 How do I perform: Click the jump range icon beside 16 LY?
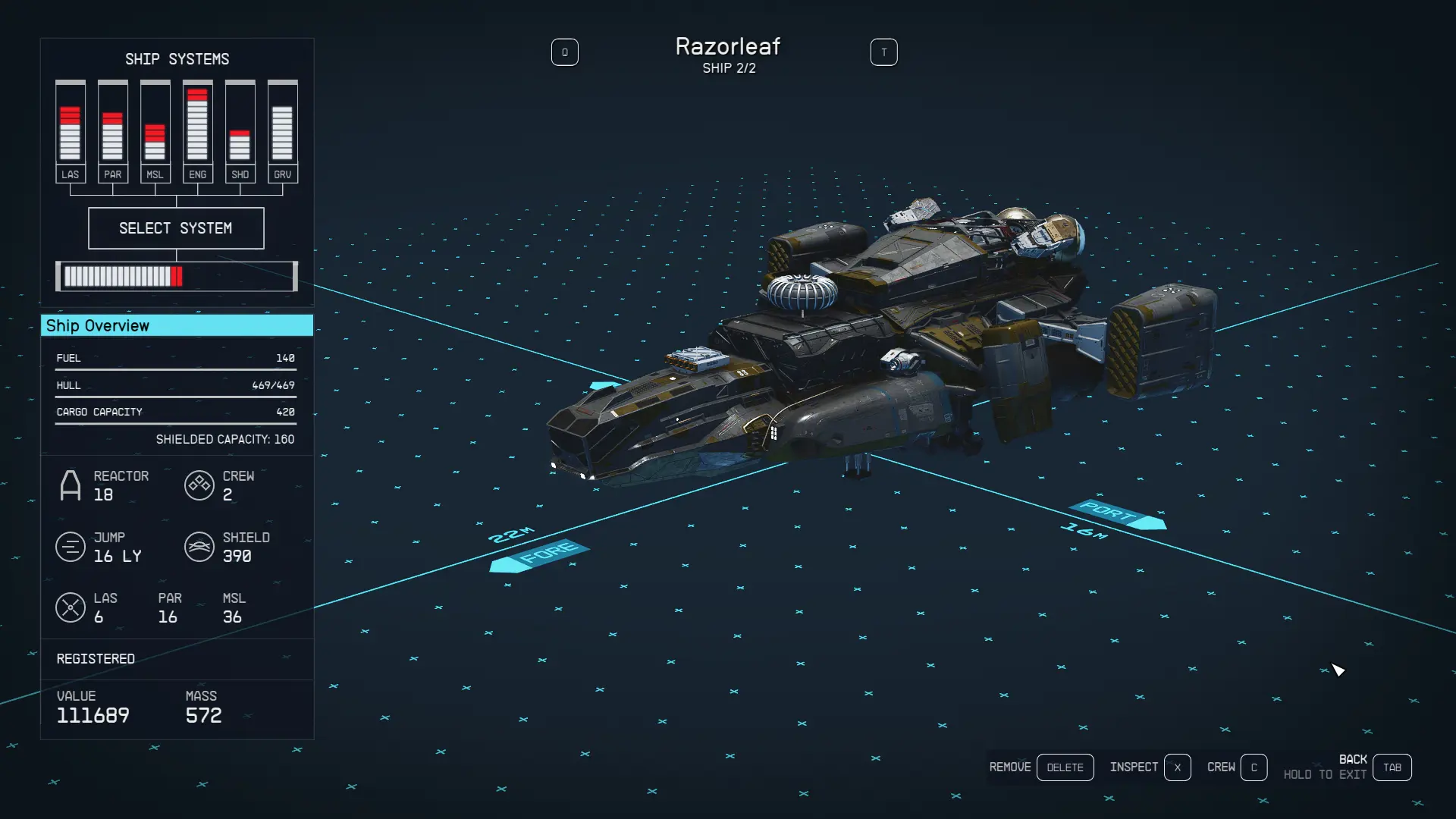click(71, 547)
